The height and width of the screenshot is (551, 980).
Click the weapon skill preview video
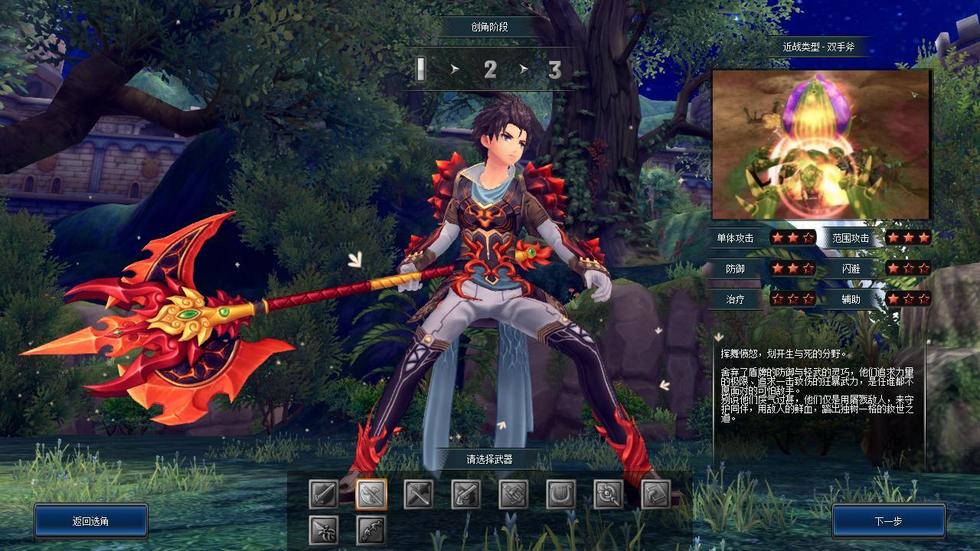(821, 144)
